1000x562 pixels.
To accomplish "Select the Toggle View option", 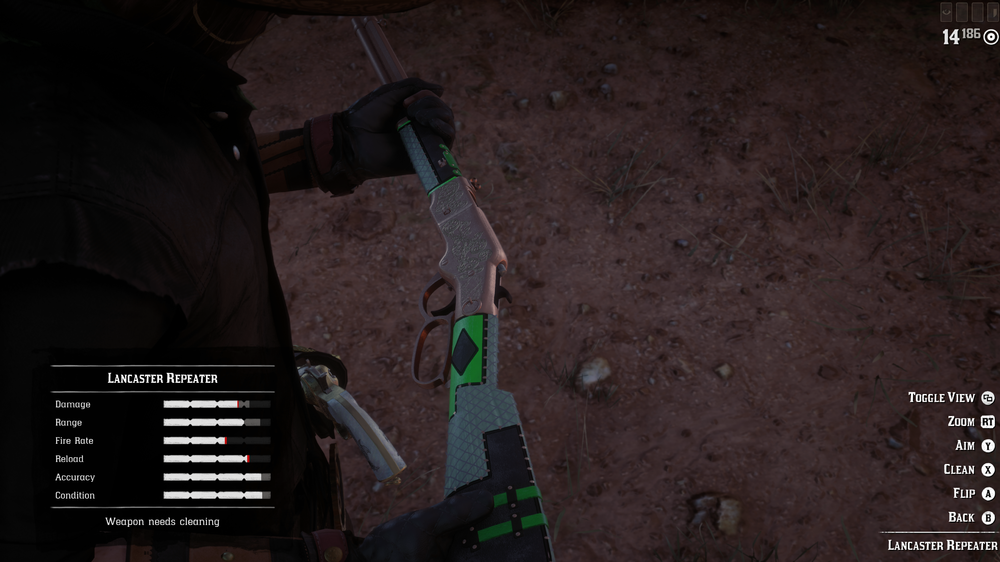I will 941,398.
